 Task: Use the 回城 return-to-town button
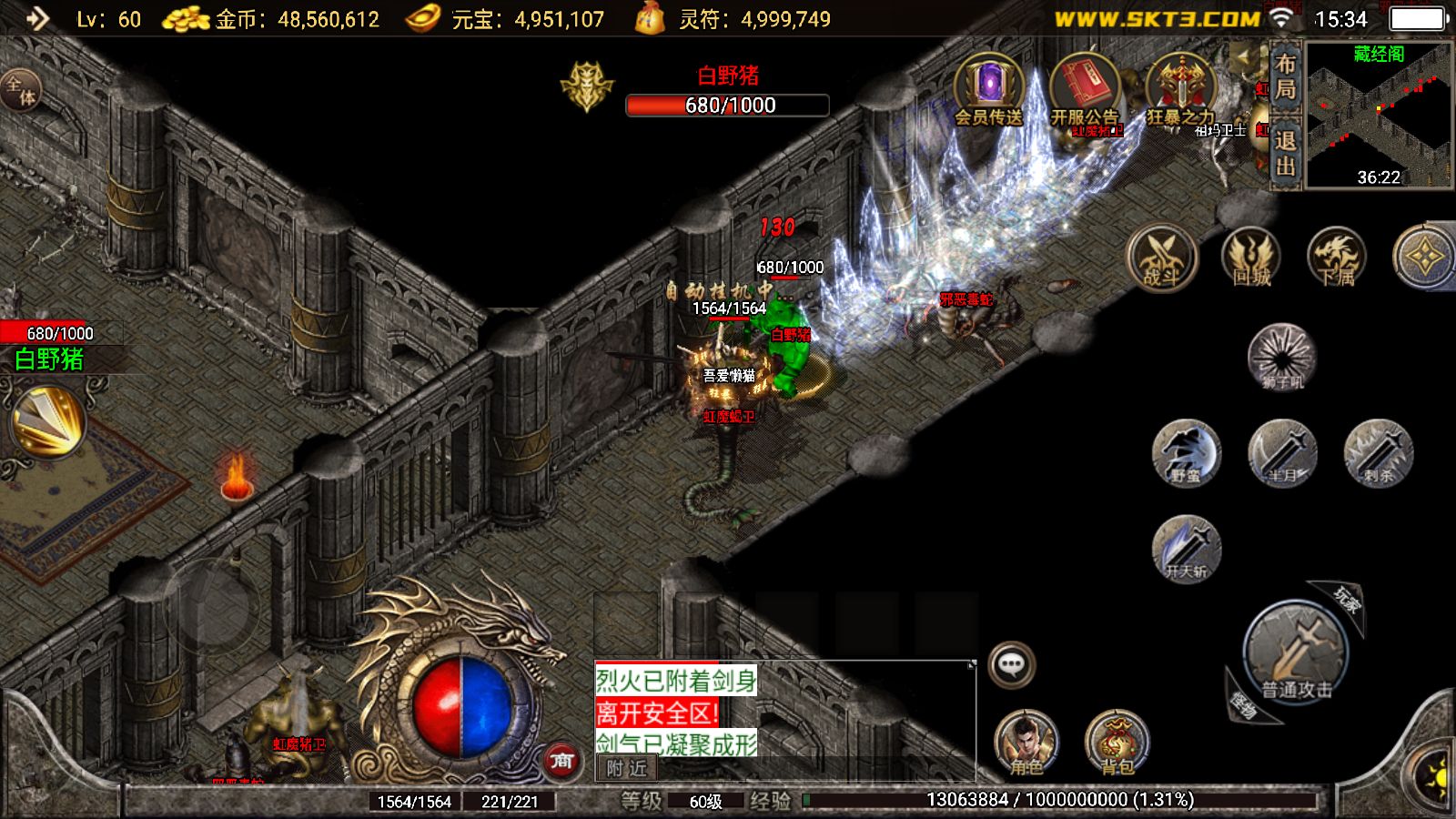coord(1251,258)
